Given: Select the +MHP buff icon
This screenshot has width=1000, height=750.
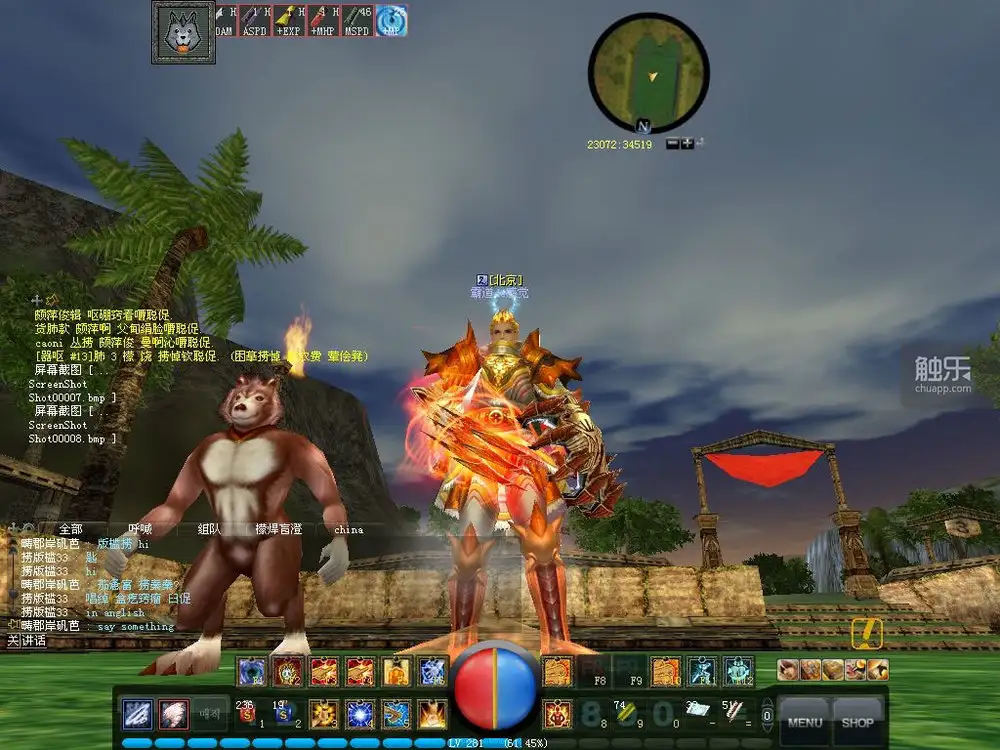Looking at the screenshot, I should click(323, 20).
